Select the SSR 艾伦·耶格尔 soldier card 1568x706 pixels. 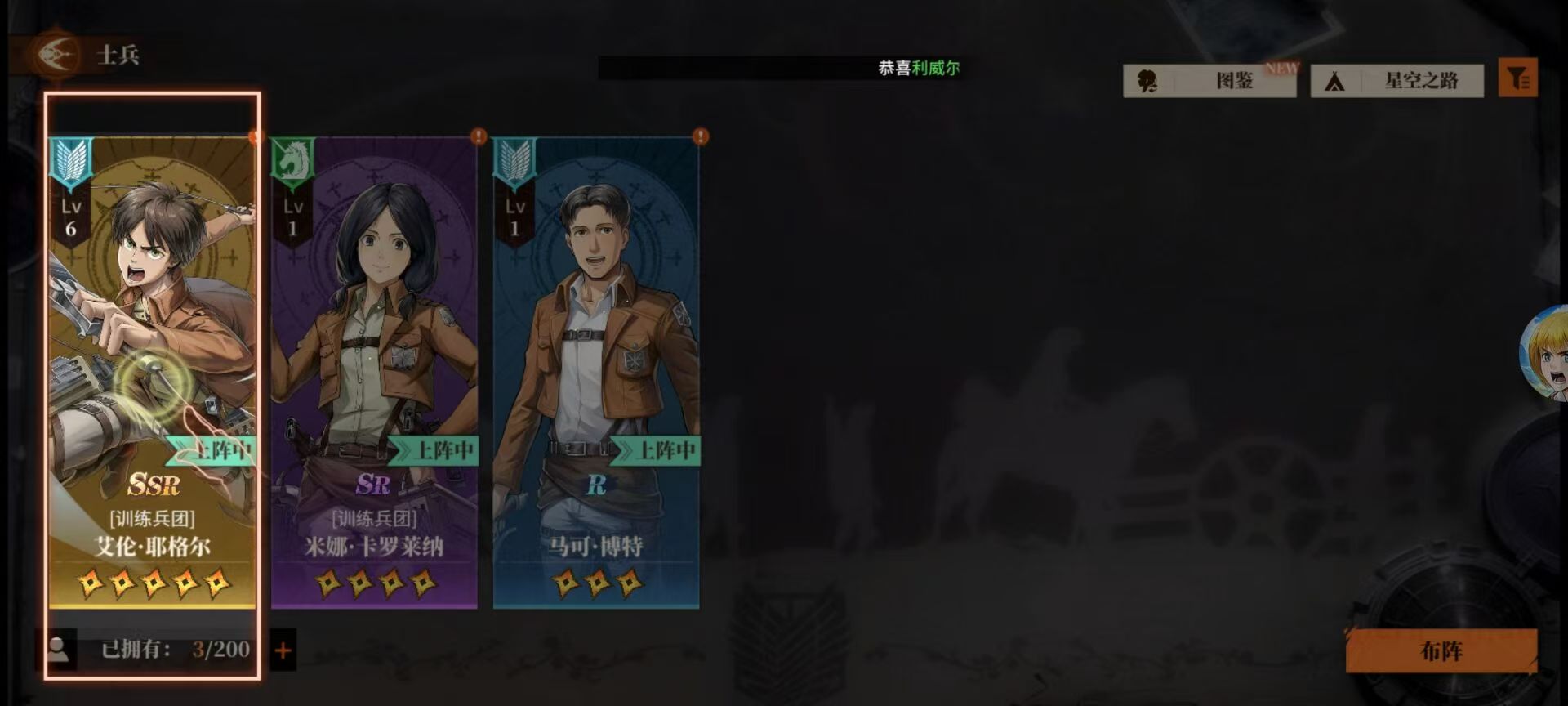[152, 368]
